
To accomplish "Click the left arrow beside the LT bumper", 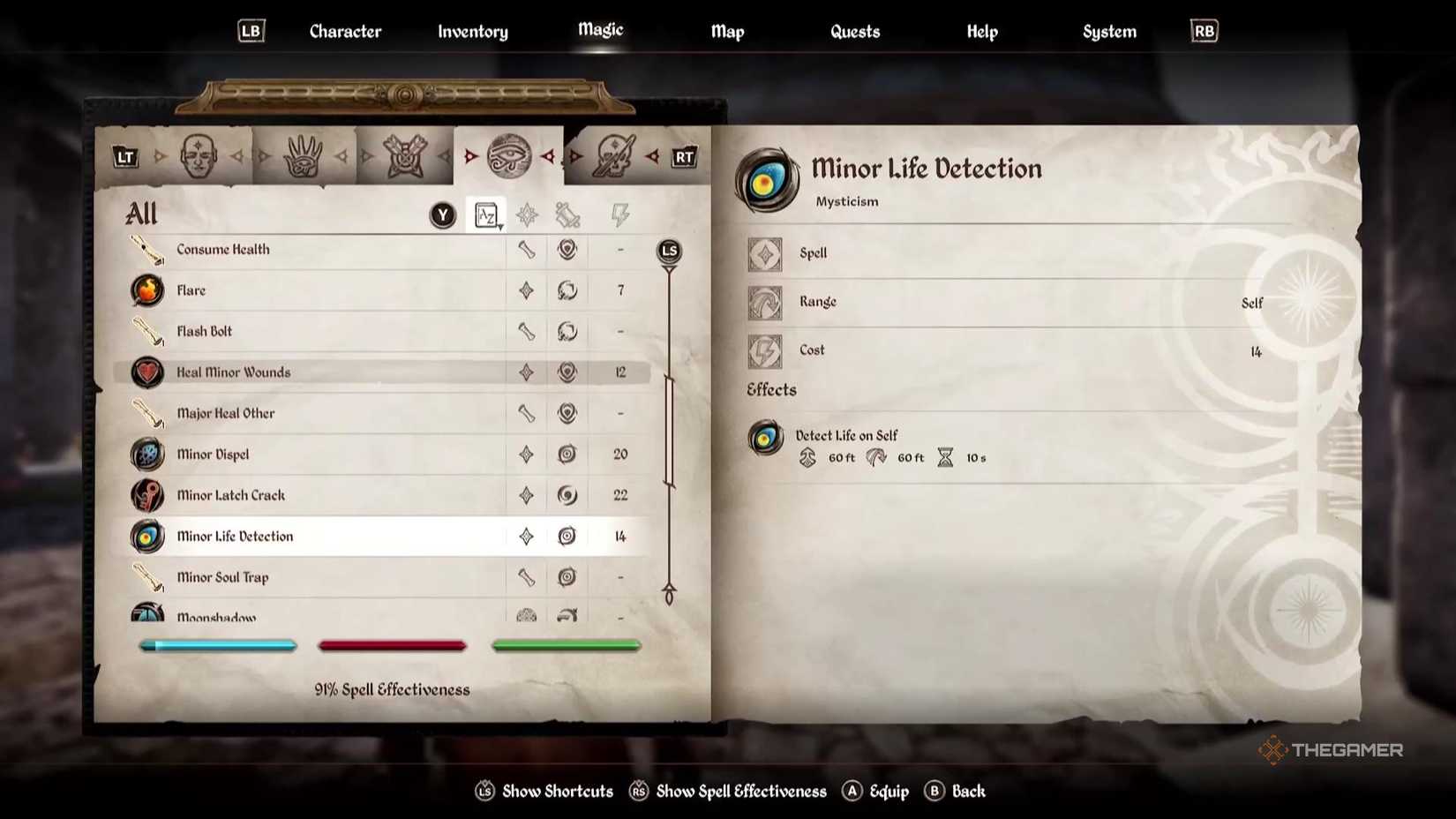I will pos(161,156).
